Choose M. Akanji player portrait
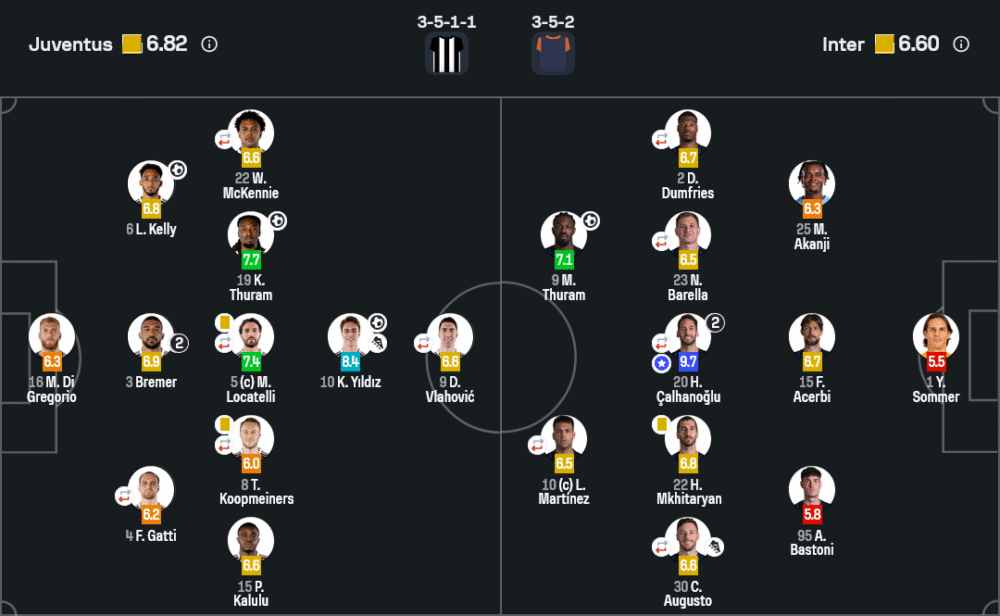Viewport: 1000px width, 616px height. tap(812, 184)
